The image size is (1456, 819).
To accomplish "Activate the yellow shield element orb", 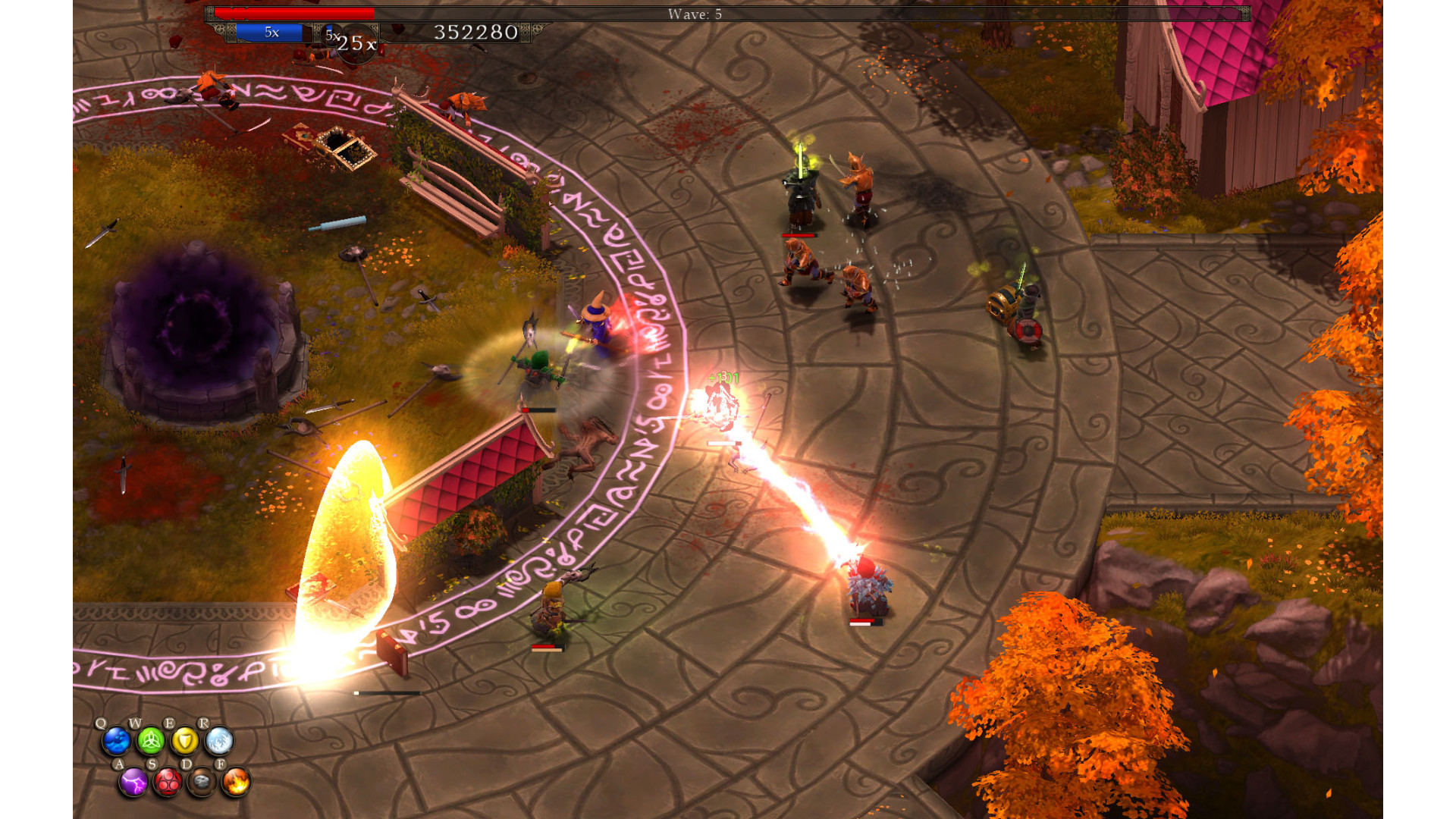I will (185, 741).
